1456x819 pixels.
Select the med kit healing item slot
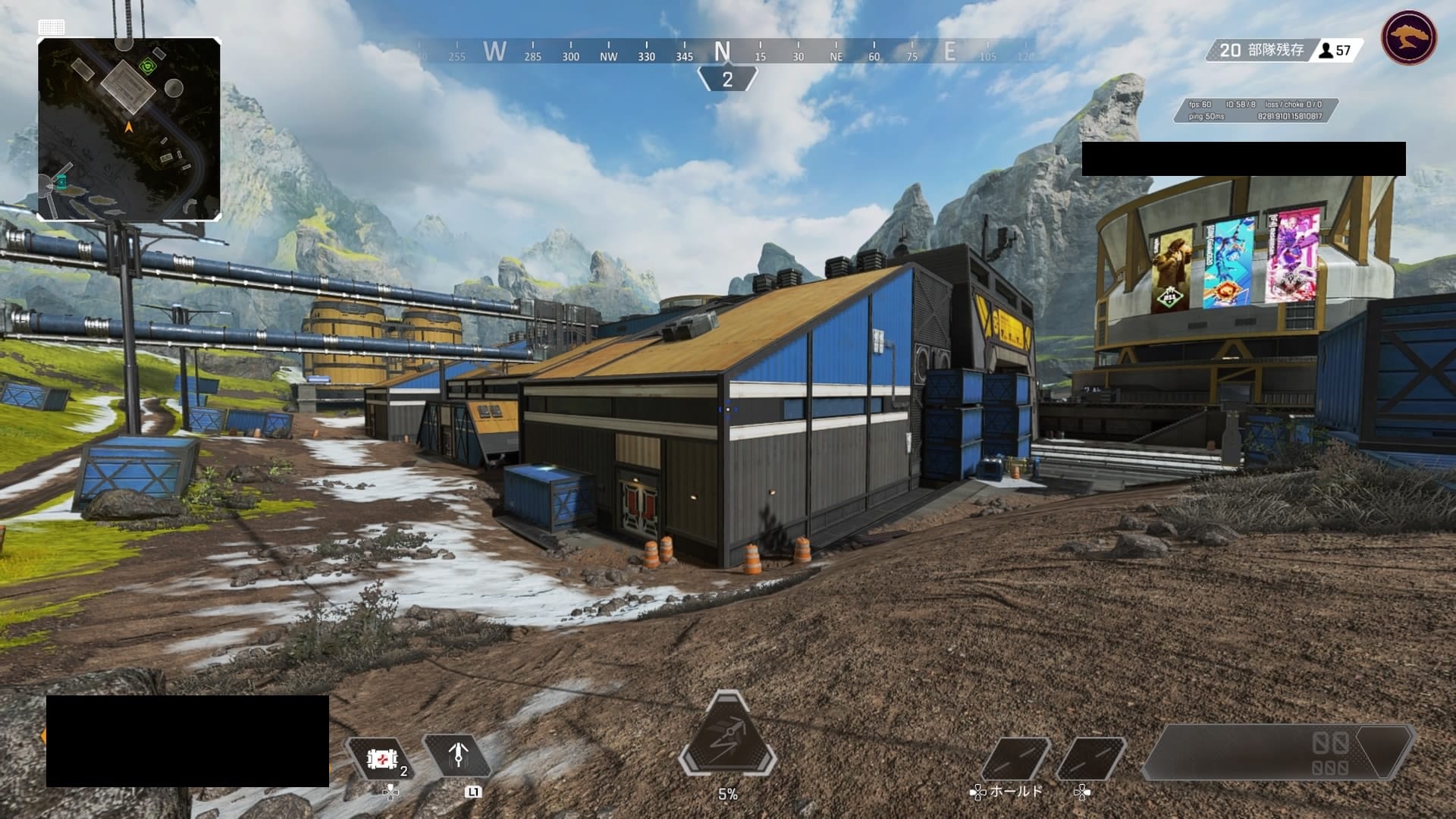(380, 758)
